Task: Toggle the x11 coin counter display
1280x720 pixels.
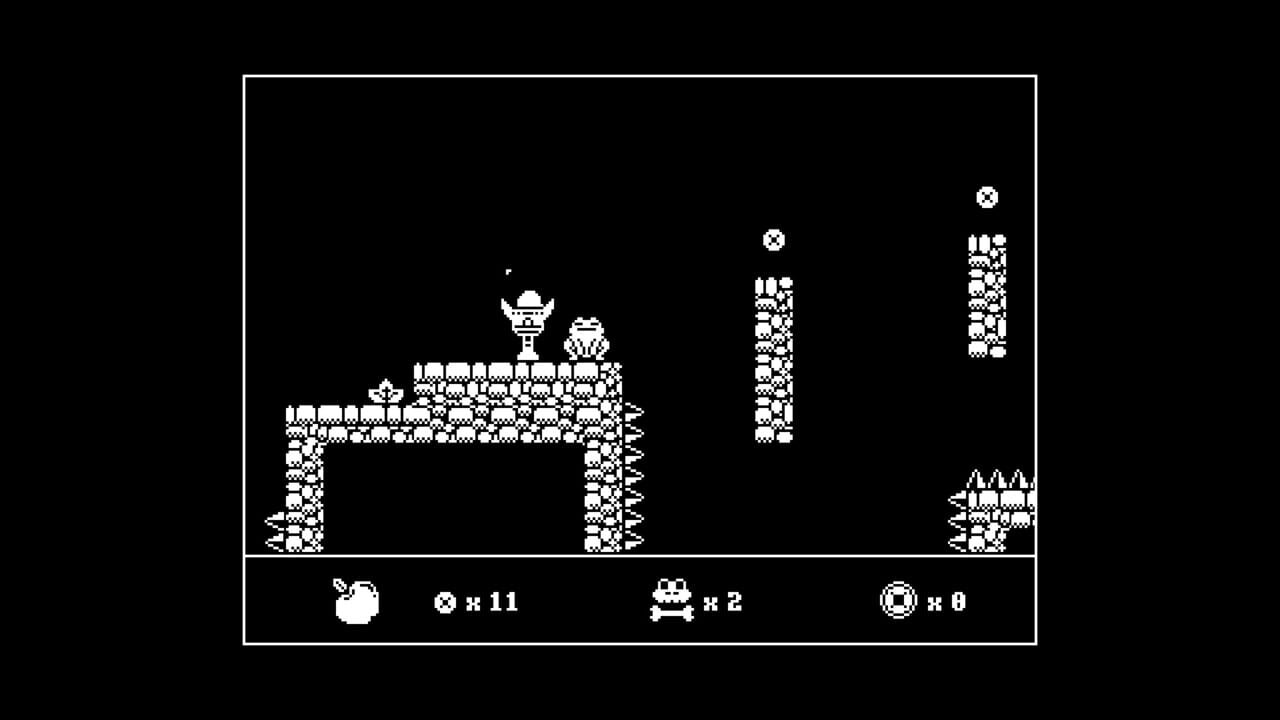Action: [x=490, y=601]
